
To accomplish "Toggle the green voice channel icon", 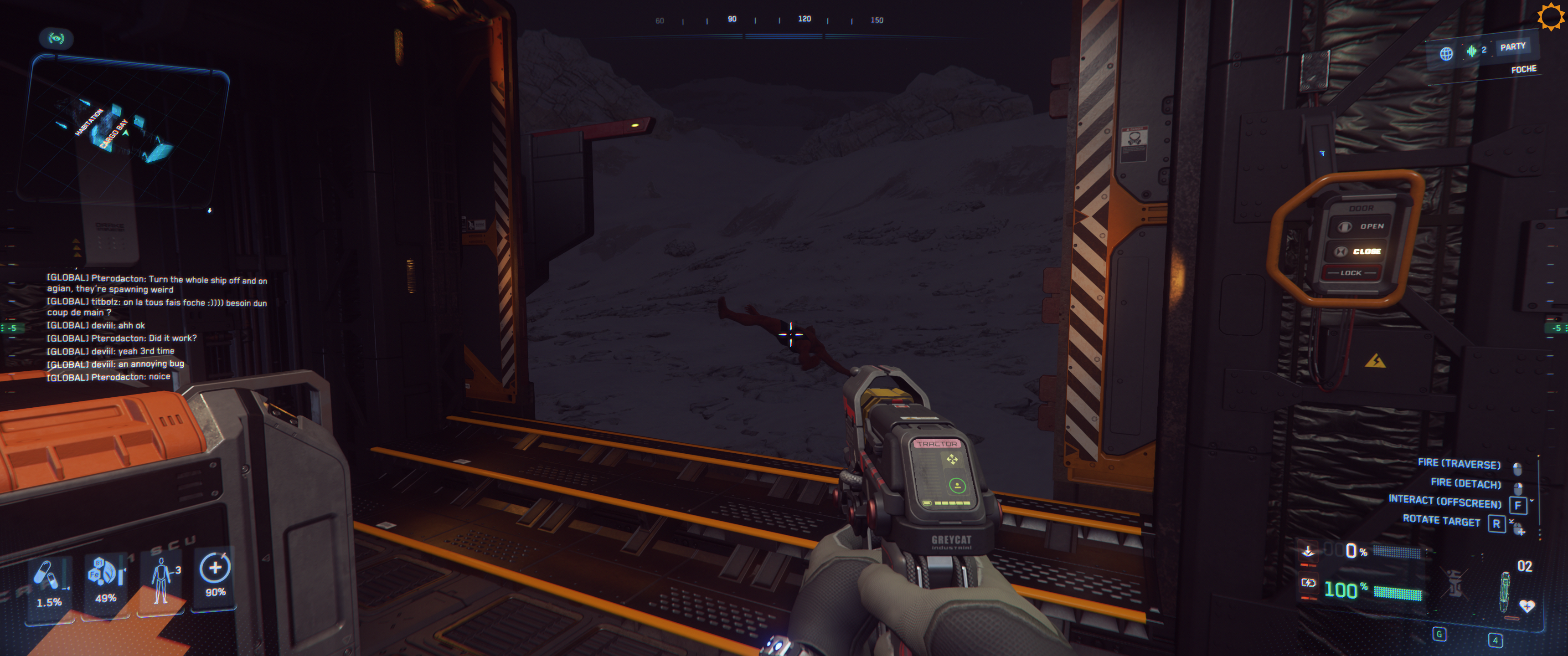I will point(1472,51).
